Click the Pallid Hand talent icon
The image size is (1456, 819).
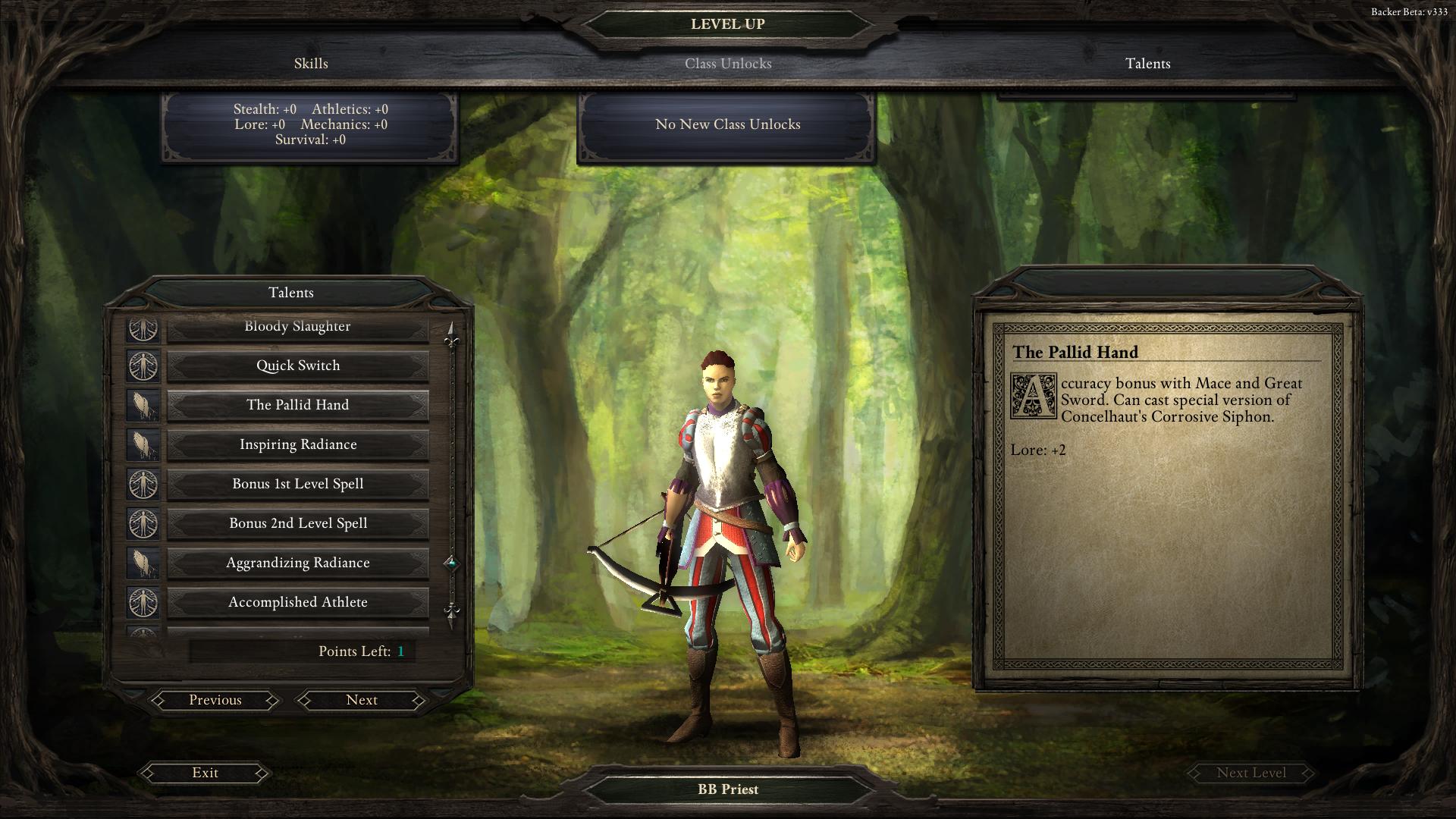click(x=143, y=405)
